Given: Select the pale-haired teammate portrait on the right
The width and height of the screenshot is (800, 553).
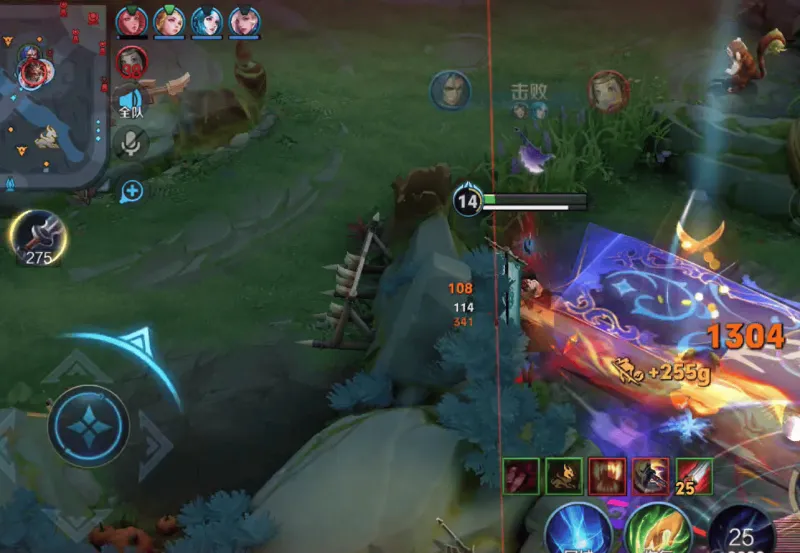Looking at the screenshot, I should tap(245, 21).
